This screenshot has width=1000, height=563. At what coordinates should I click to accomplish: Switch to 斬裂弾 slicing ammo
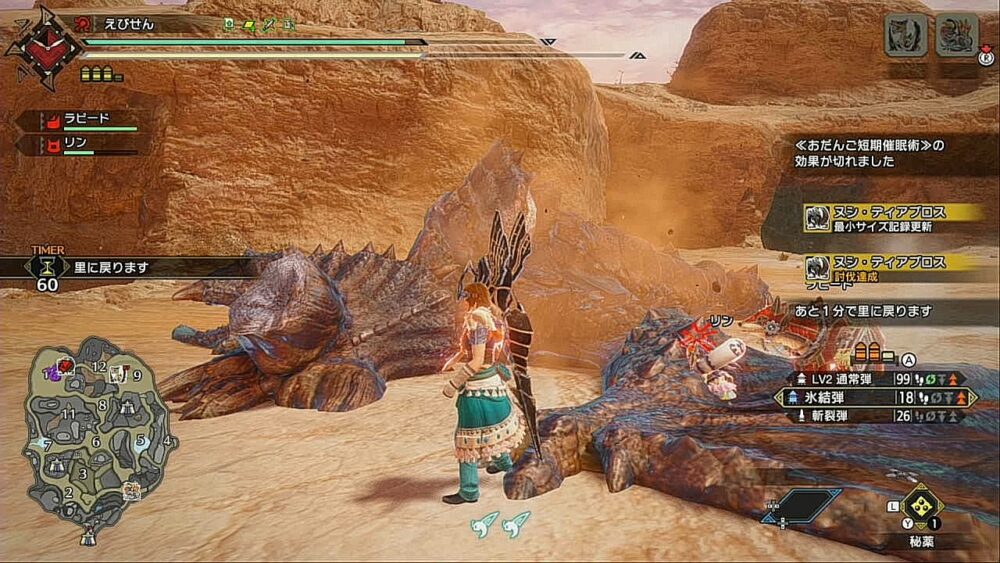[872, 415]
